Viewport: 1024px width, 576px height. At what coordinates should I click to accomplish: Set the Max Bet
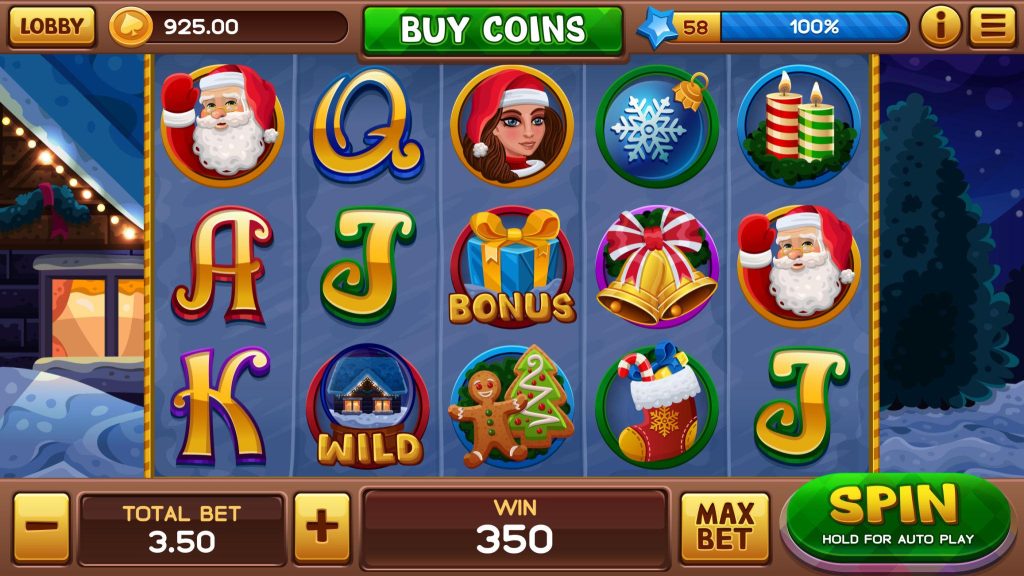pyautogui.click(x=725, y=527)
